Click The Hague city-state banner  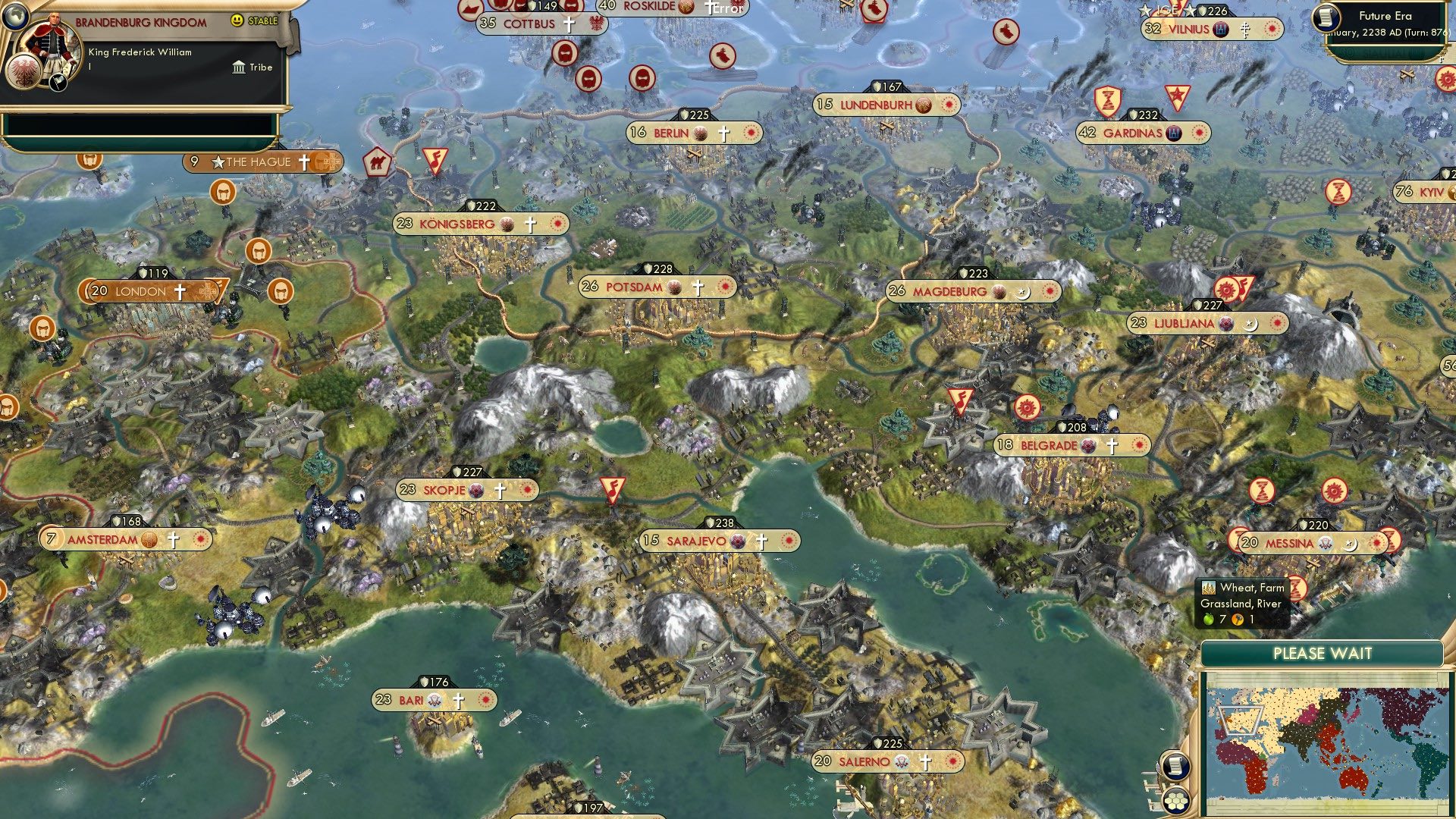[258, 162]
